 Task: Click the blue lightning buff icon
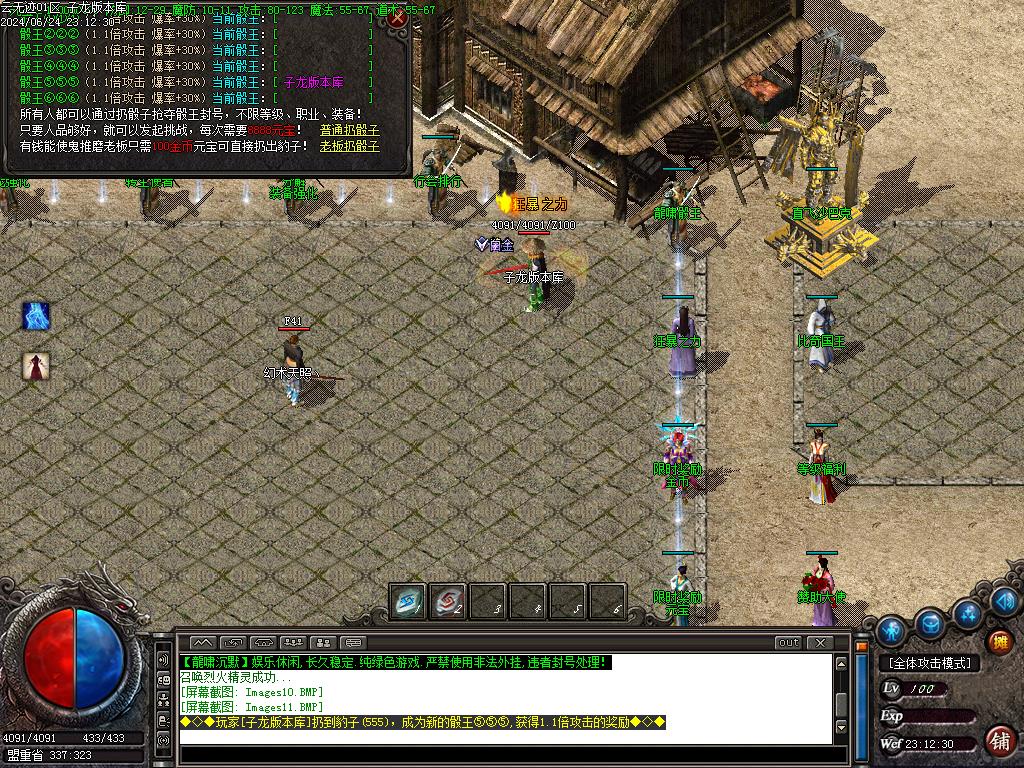(x=36, y=316)
